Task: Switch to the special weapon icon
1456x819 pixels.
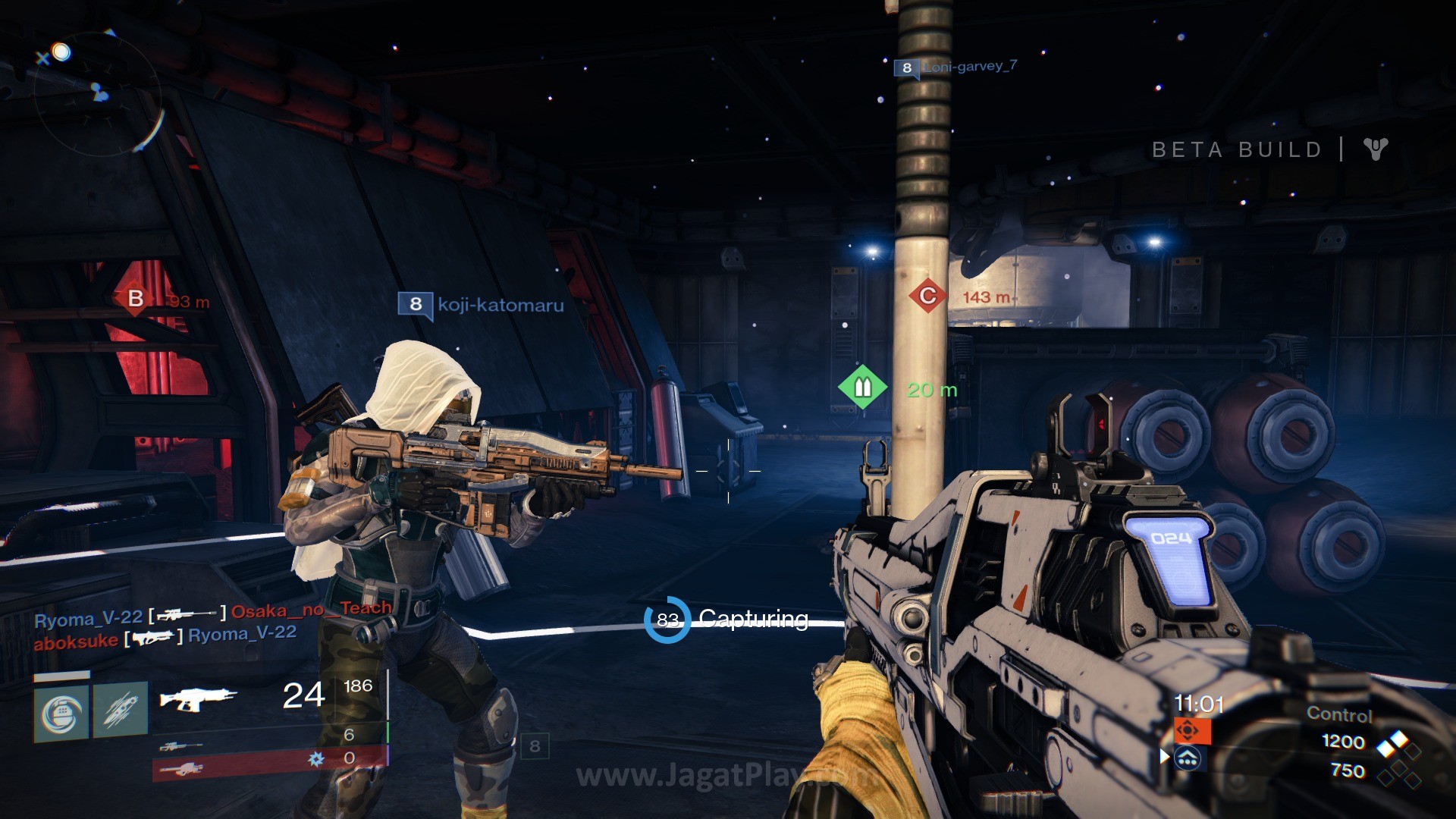Action: click(x=180, y=746)
